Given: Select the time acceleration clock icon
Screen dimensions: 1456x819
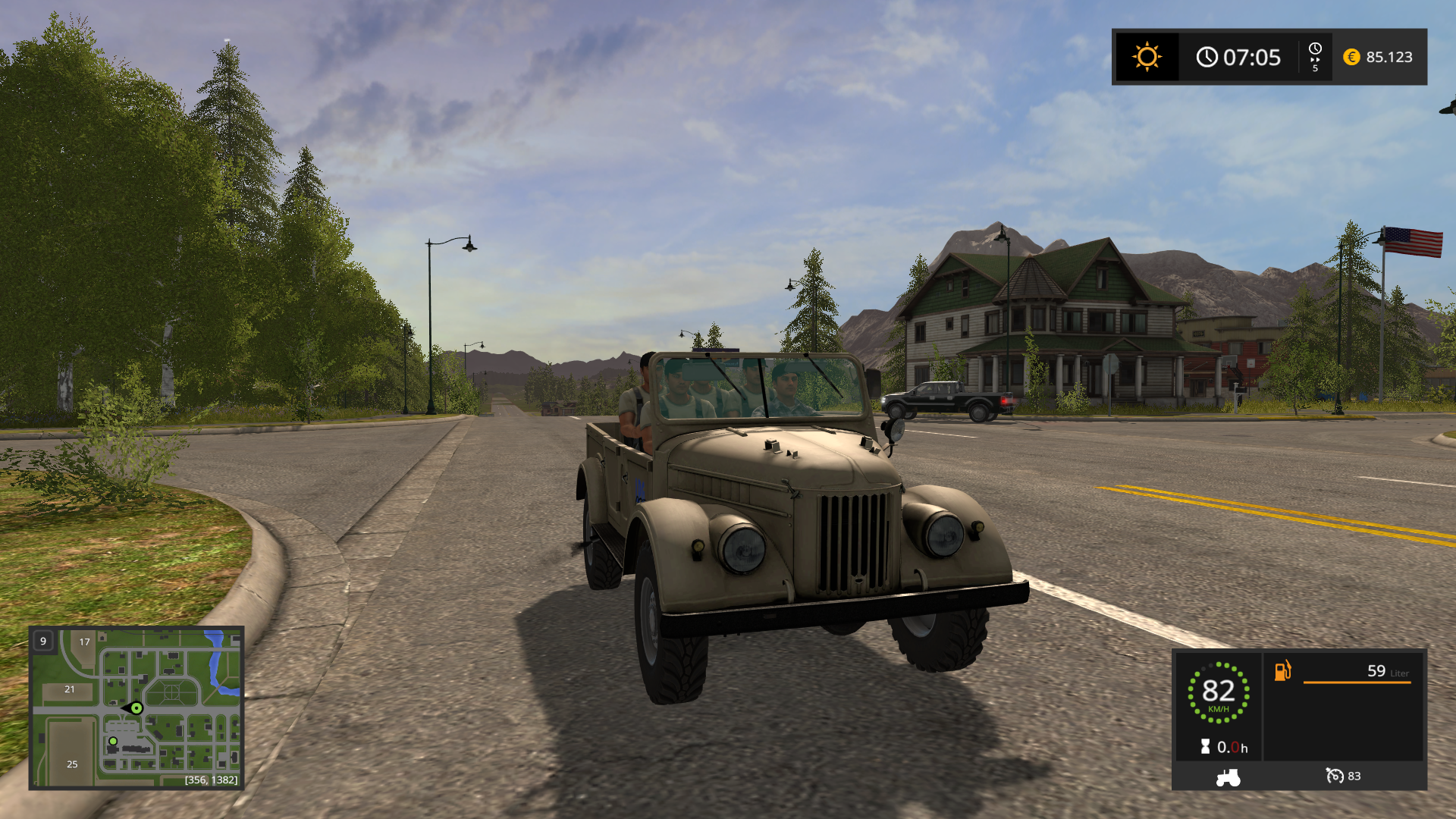Looking at the screenshot, I should (1315, 57).
